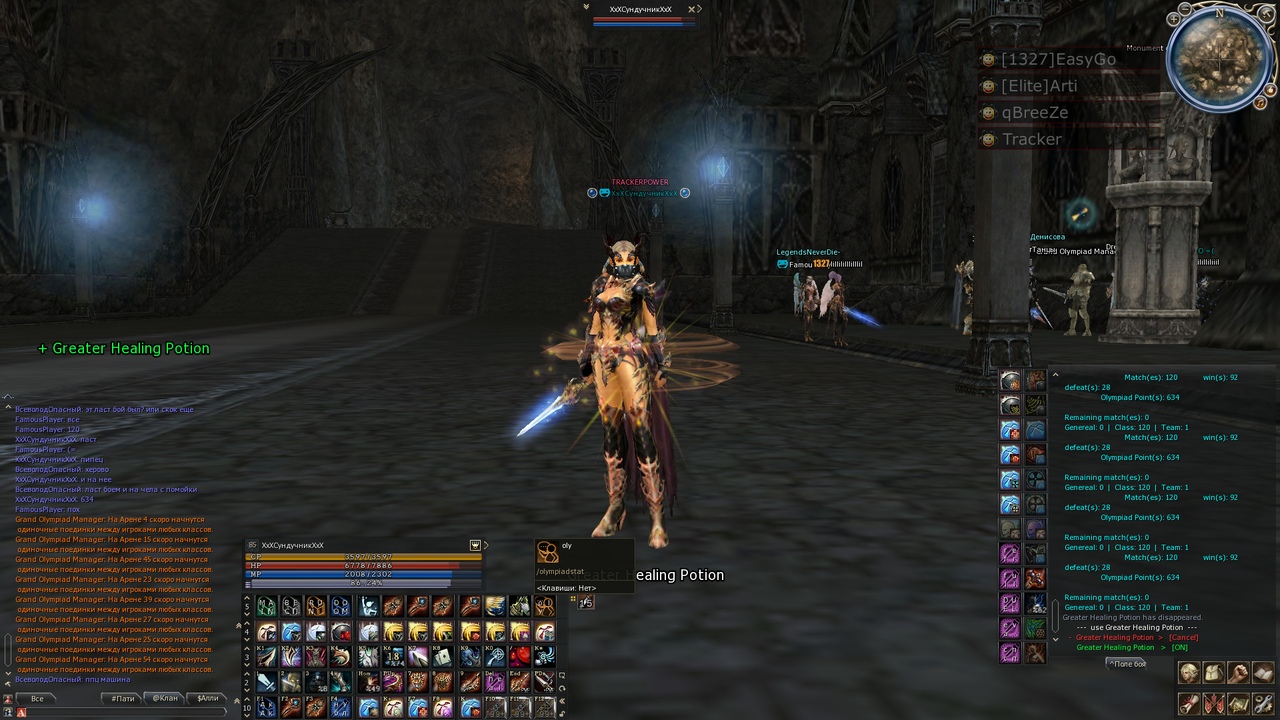Open the wrench and gear system menu
1280x720 pixels.
coord(1263,704)
